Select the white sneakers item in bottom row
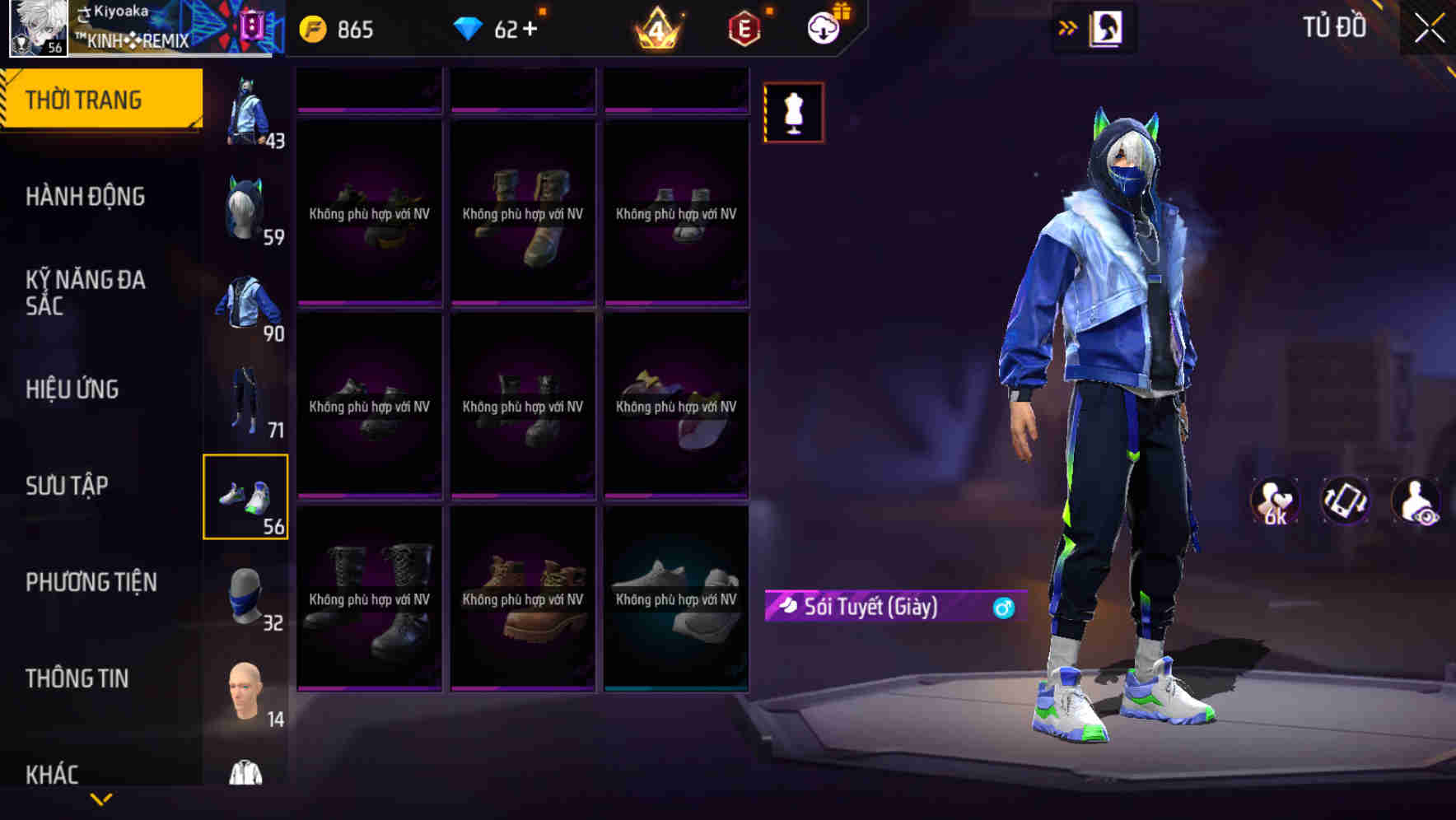Screen dimensions: 1456x820 click(675, 601)
